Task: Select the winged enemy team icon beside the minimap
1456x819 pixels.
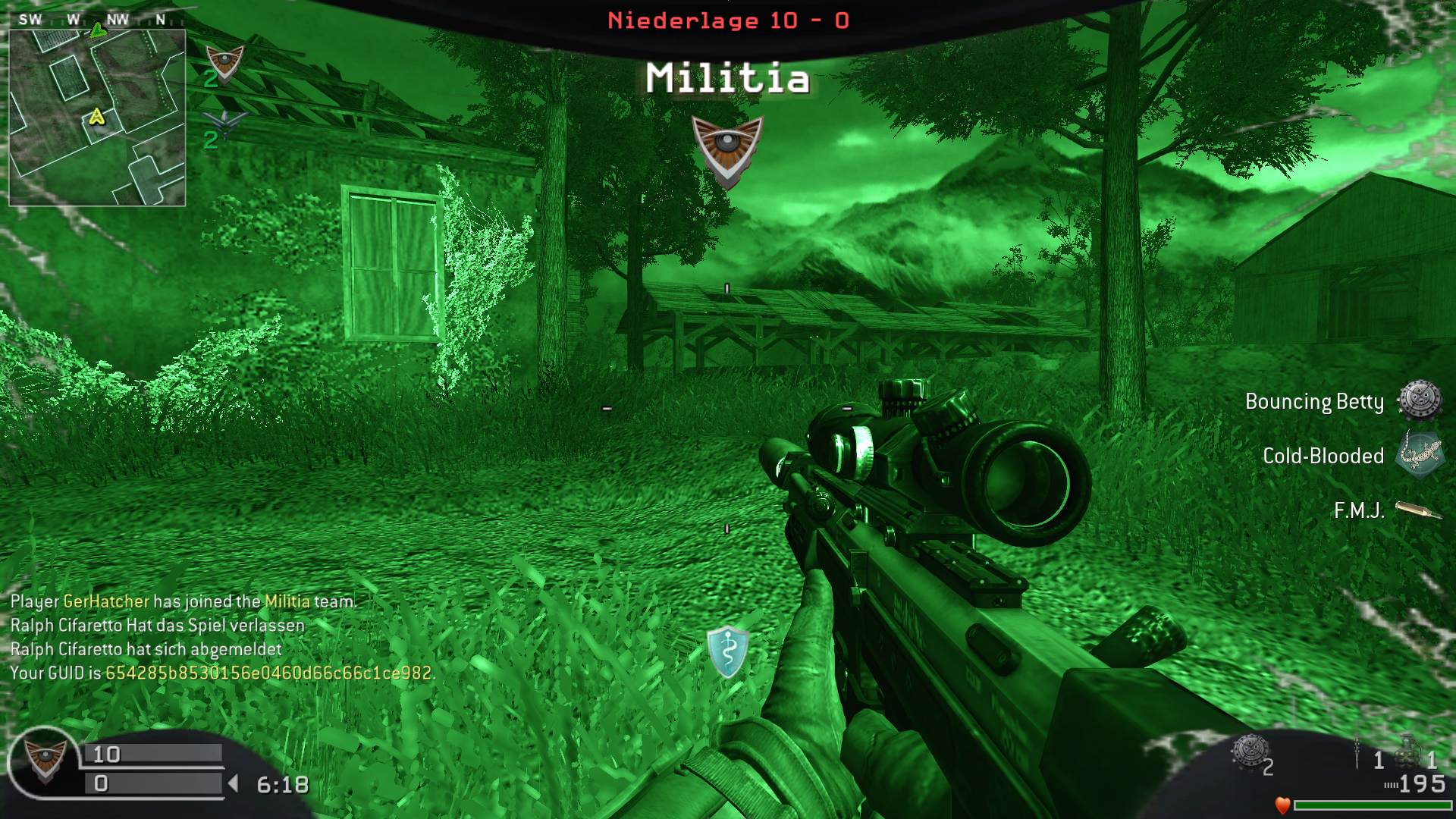Action: [224, 122]
